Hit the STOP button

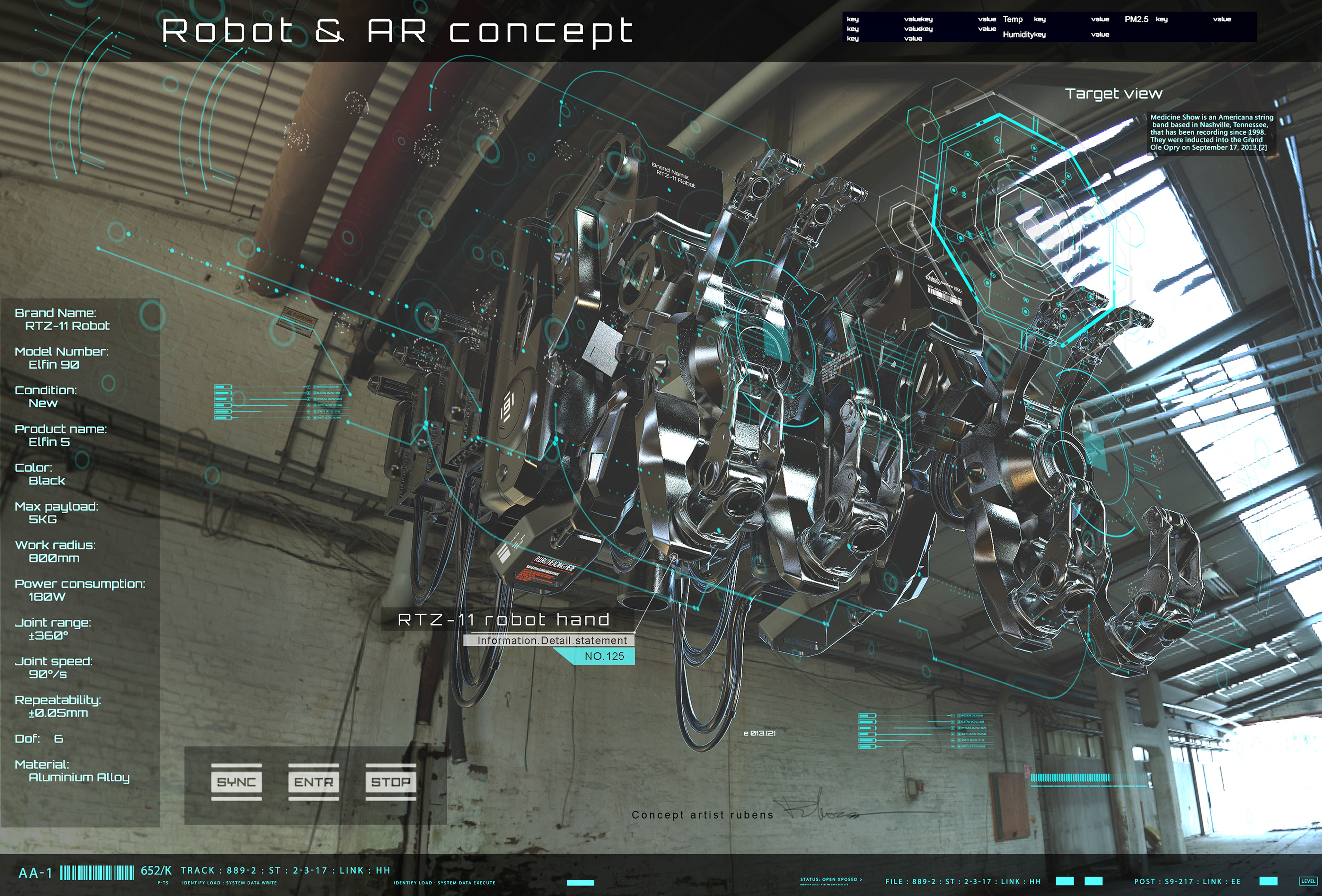point(390,782)
